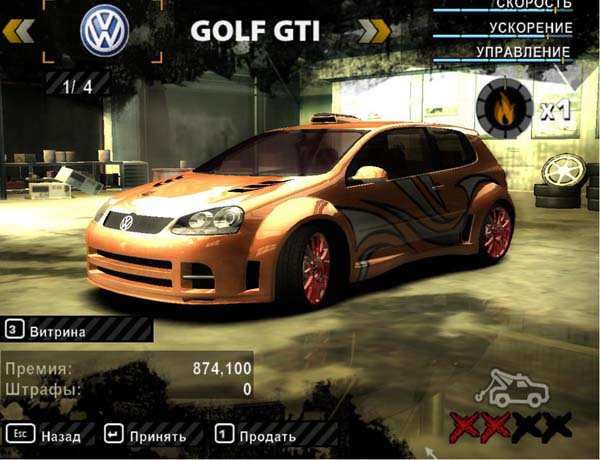Show the previous car with the left arrows
The height and width of the screenshot is (460, 600).
(x=20, y=31)
